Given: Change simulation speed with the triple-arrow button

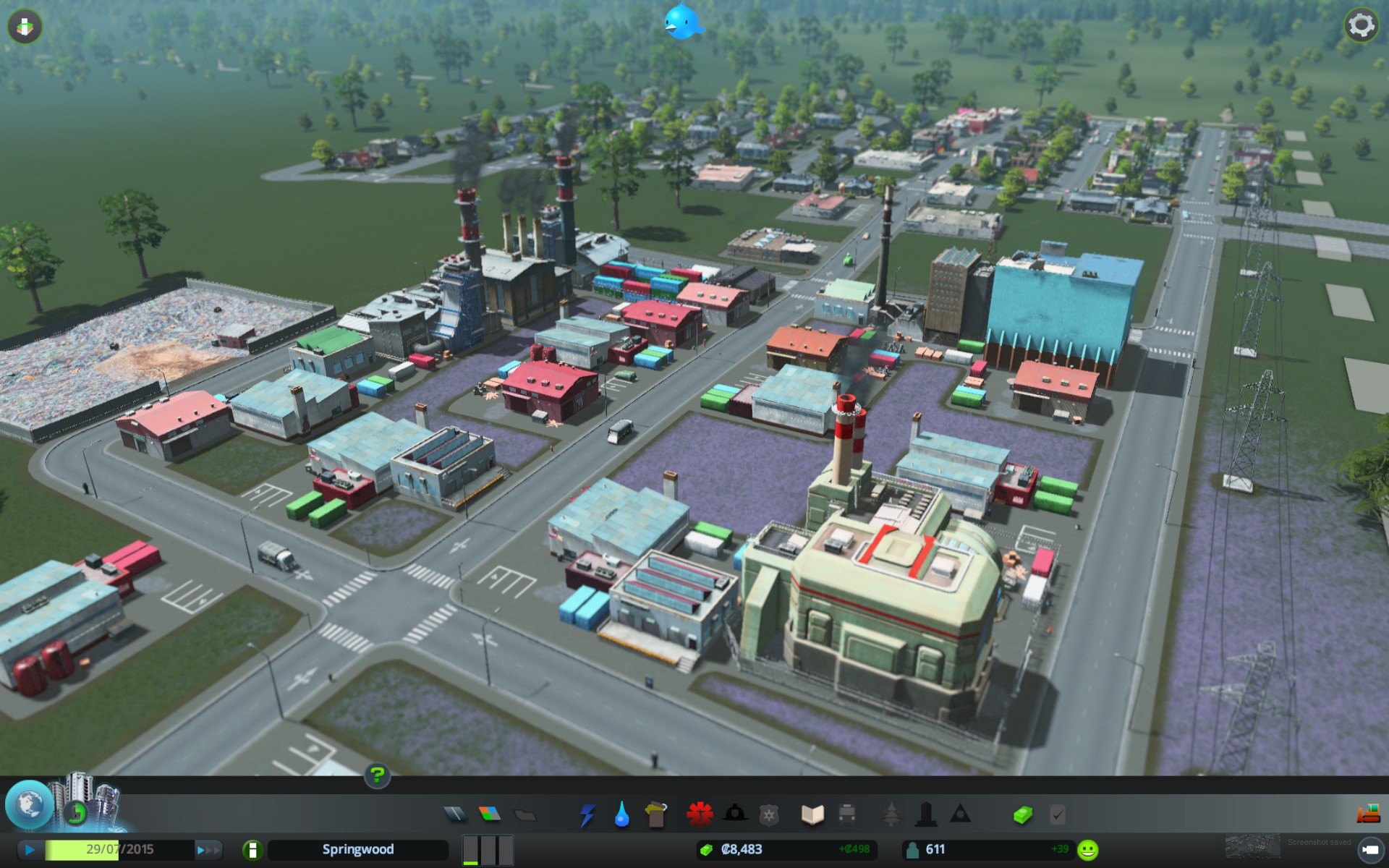Looking at the screenshot, I should point(208,849).
